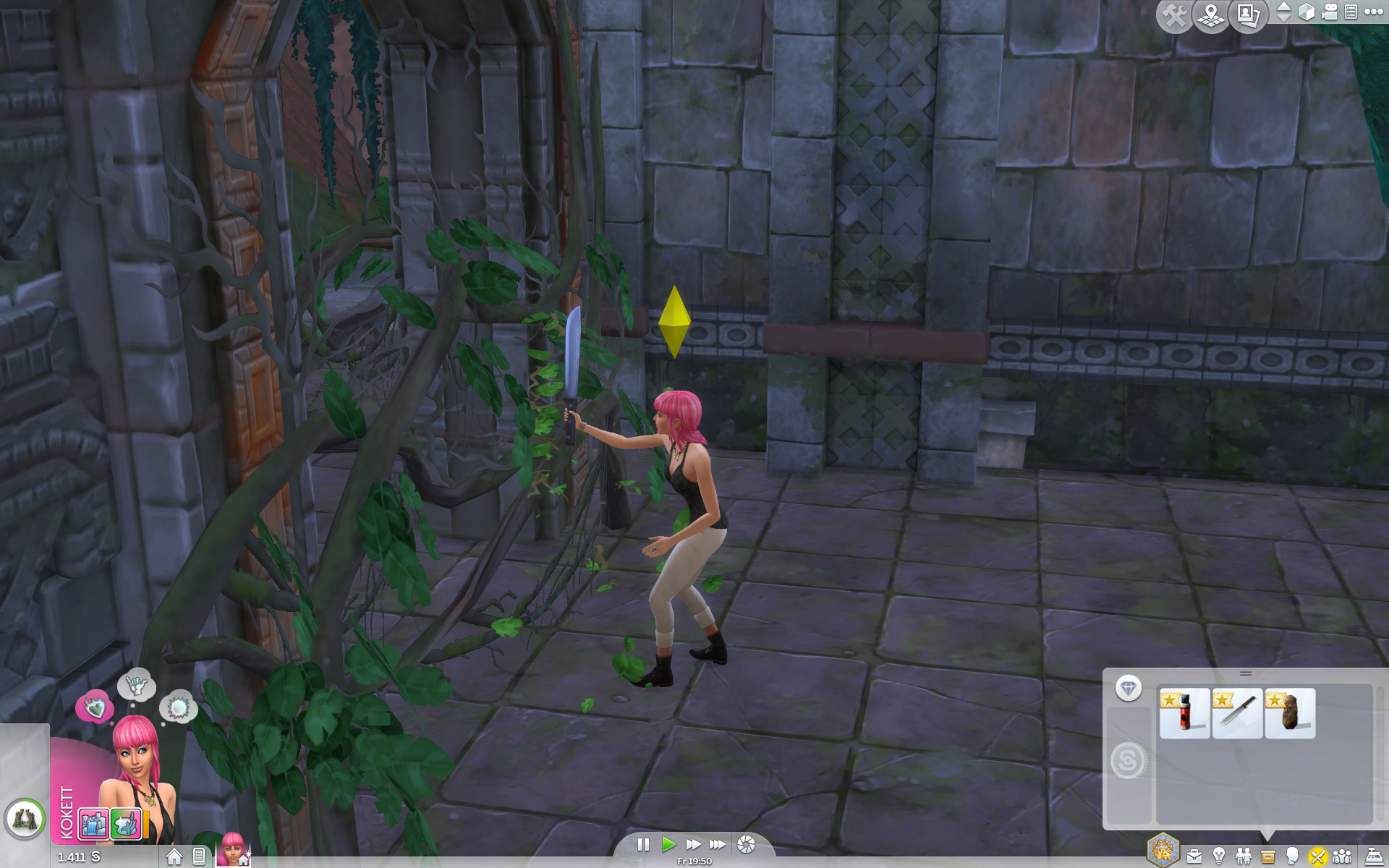The image size is (1389, 868).
Task: Select the brown rock inventory item
Action: [1290, 713]
